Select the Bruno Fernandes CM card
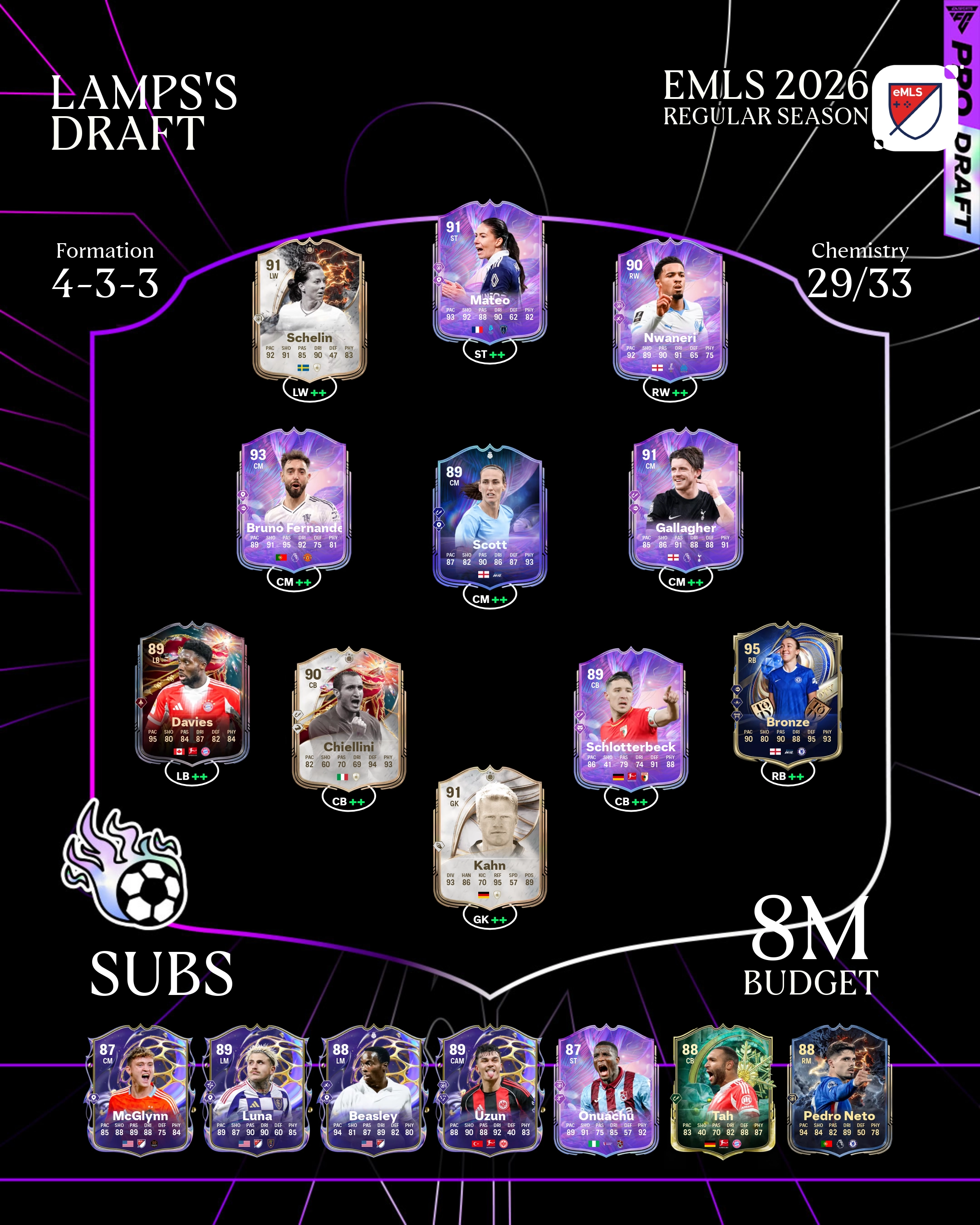Viewport: 980px width, 1225px height. 294,500
